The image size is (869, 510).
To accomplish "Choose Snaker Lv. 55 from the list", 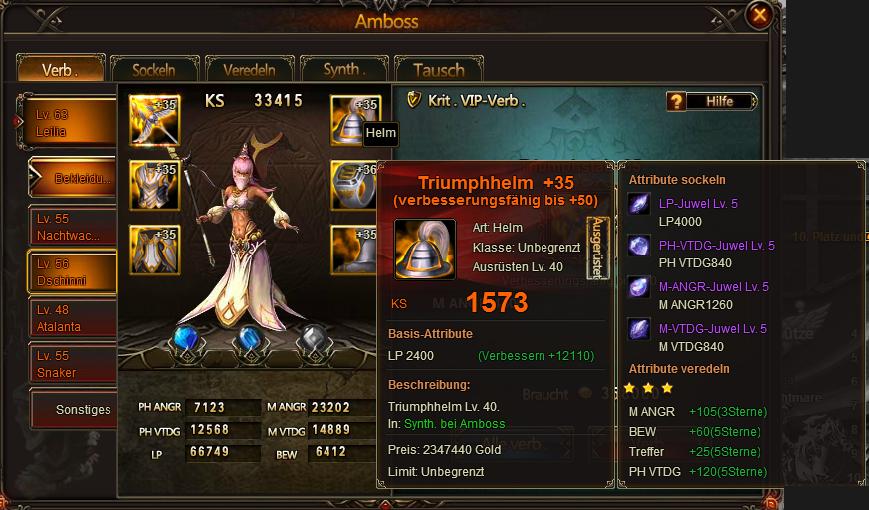I will click(72, 364).
